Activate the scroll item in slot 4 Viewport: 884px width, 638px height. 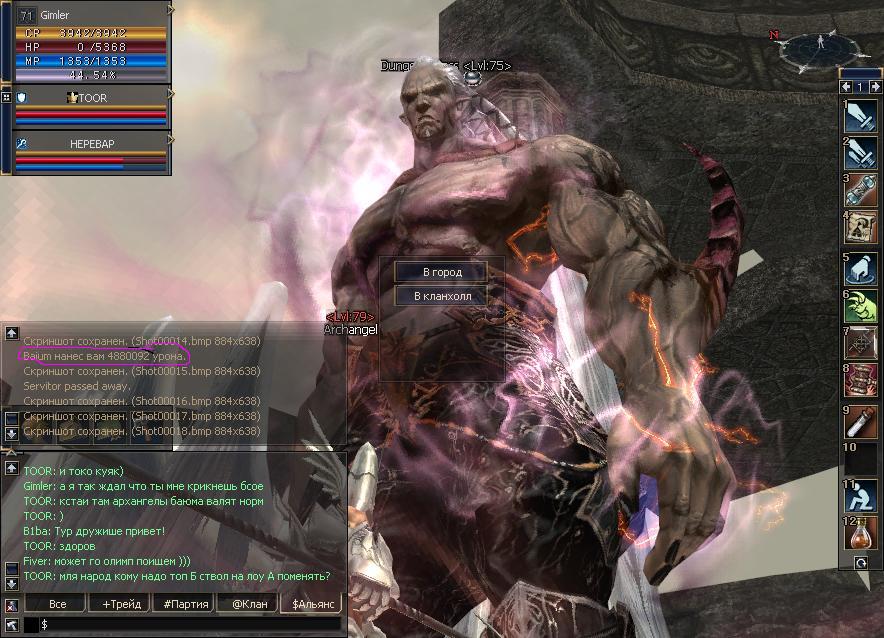tap(861, 229)
